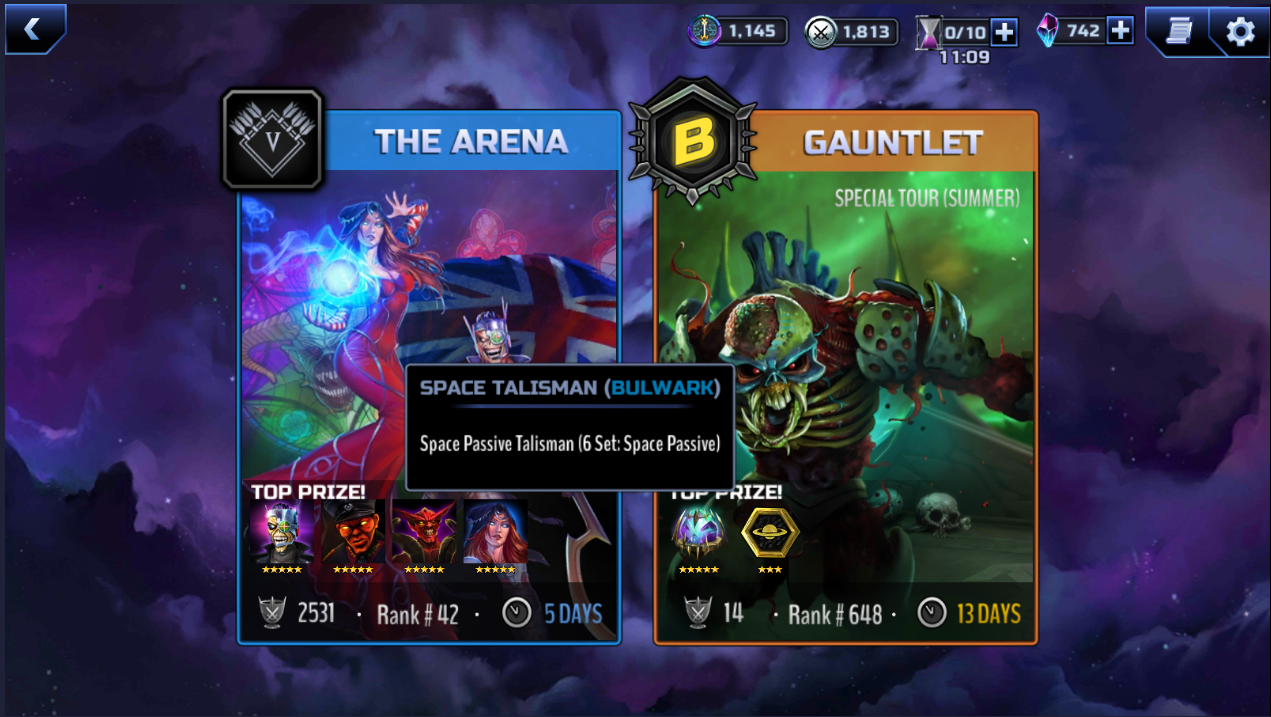Refill hourglass energy with plus button
The width and height of the screenshot is (1271, 717).
[x=1004, y=32]
